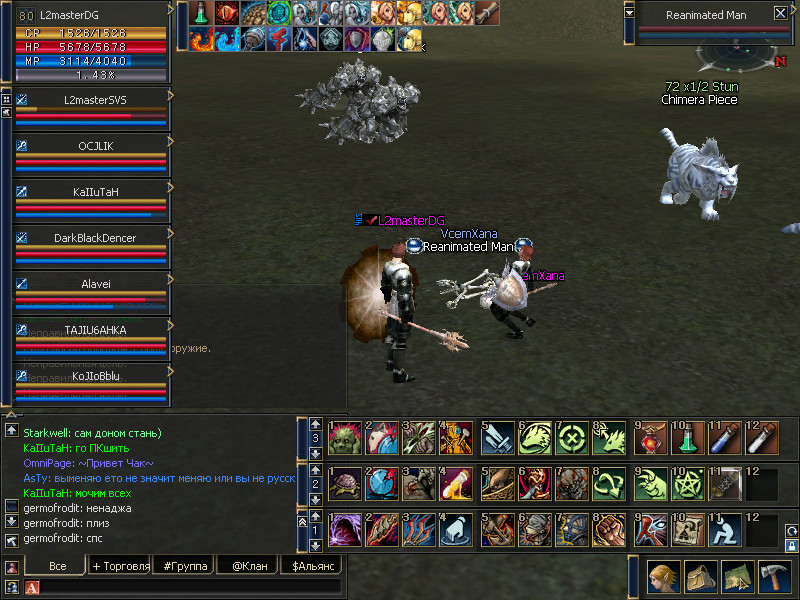
Task: Use the pentagram star skill icon
Action: pos(689,484)
